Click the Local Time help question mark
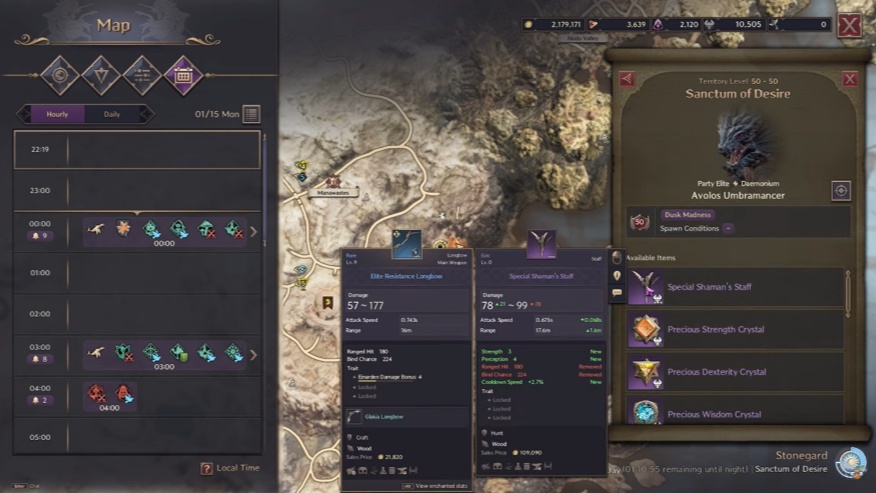The image size is (876, 493). pos(206,468)
